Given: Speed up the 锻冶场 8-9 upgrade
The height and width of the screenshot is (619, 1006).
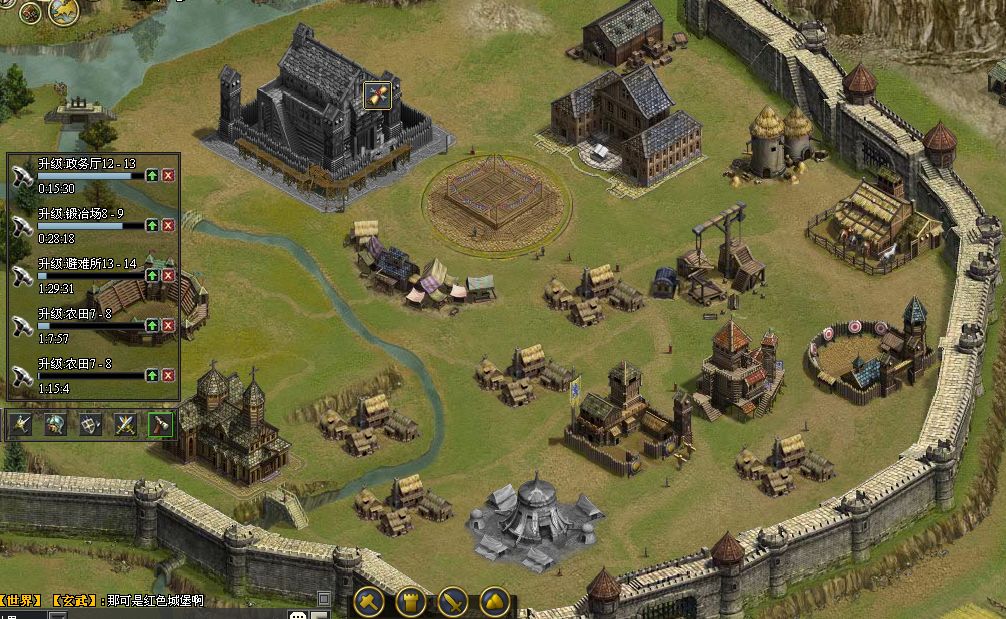Looking at the screenshot, I should [x=152, y=225].
